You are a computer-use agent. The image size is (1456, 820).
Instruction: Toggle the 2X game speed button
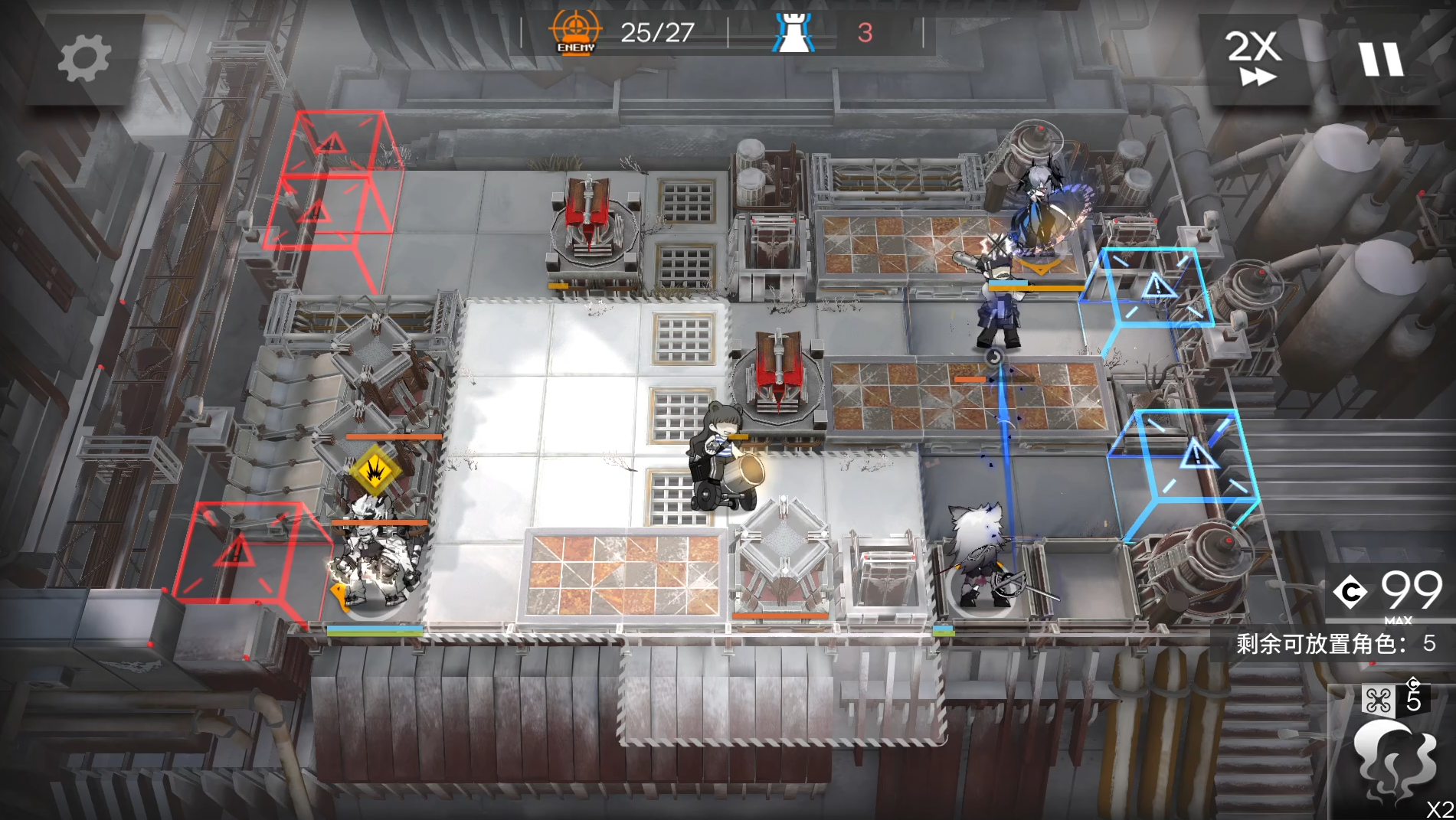(1254, 58)
